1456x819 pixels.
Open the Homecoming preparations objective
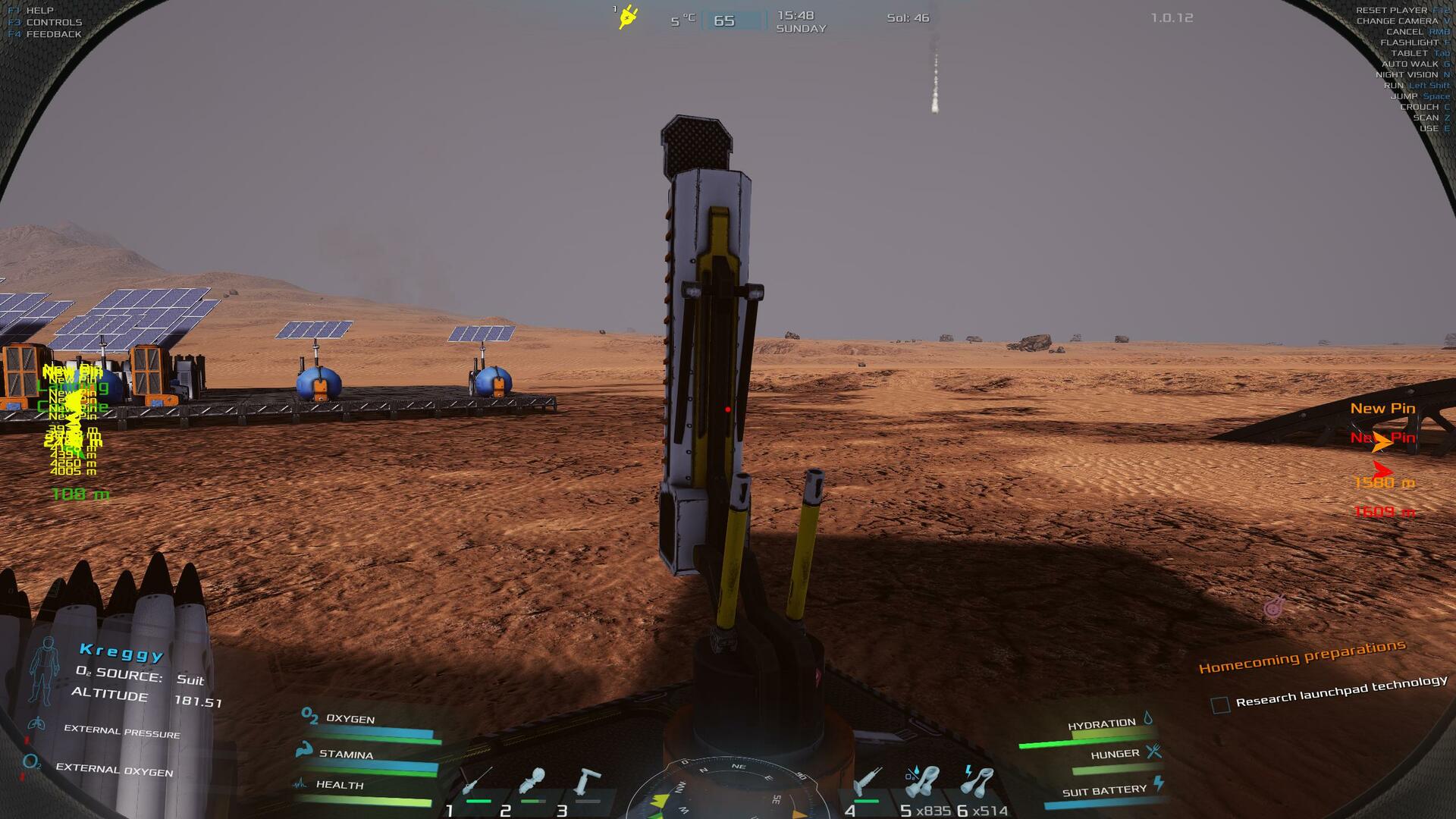[x=1302, y=657]
